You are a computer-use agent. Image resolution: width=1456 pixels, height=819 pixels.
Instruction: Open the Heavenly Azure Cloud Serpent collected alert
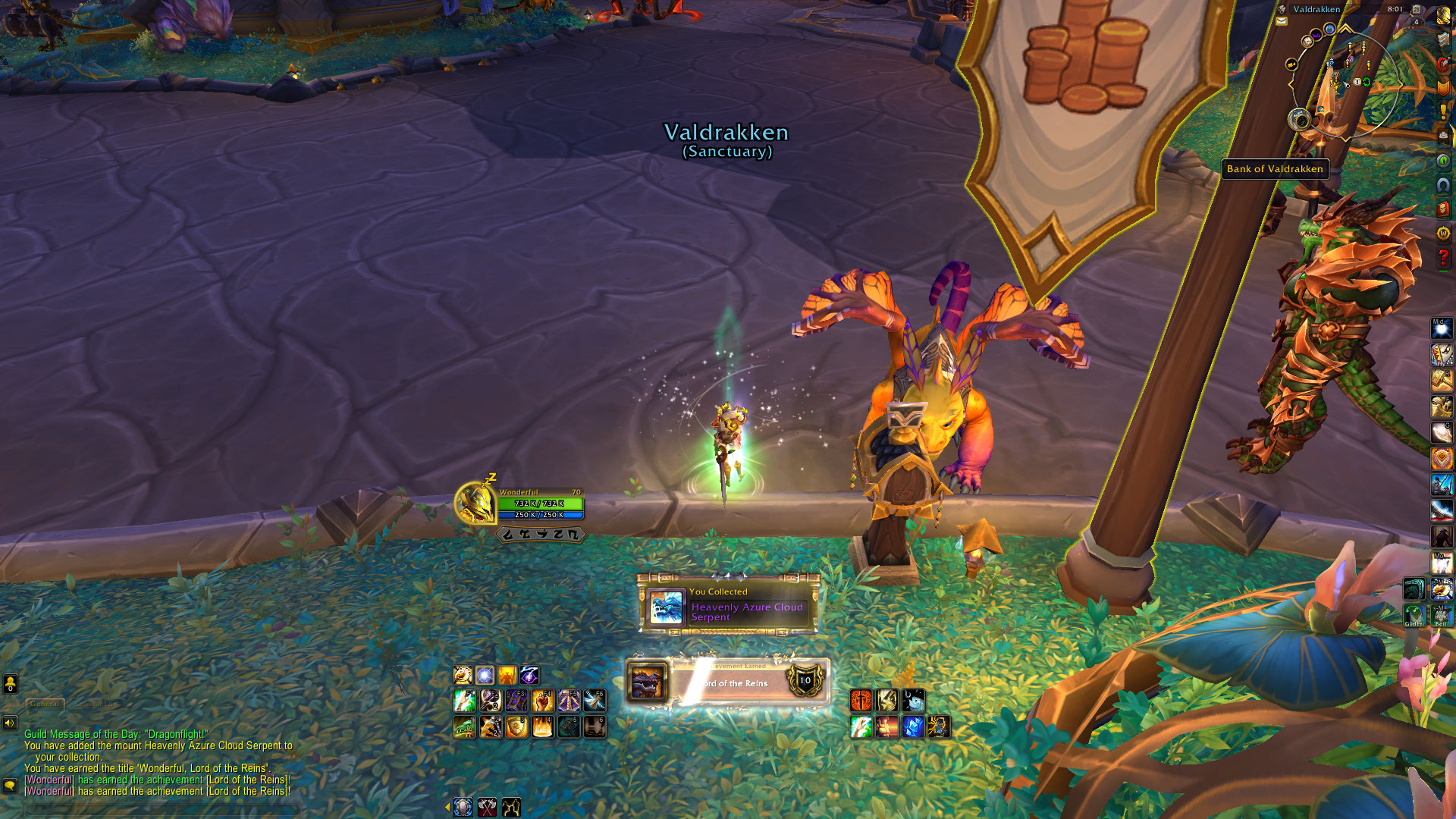(728, 605)
